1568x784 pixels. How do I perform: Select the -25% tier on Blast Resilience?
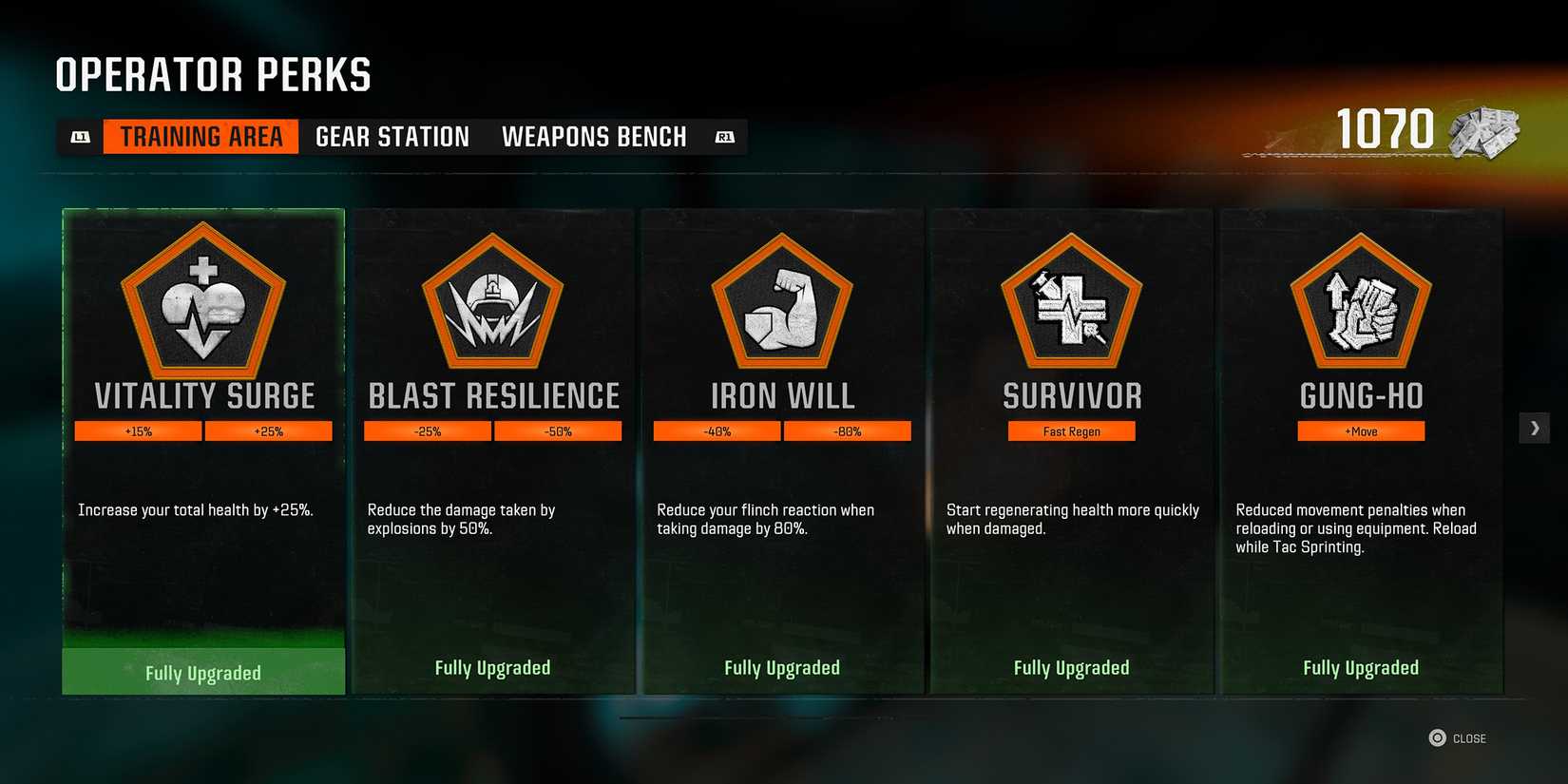tap(427, 430)
